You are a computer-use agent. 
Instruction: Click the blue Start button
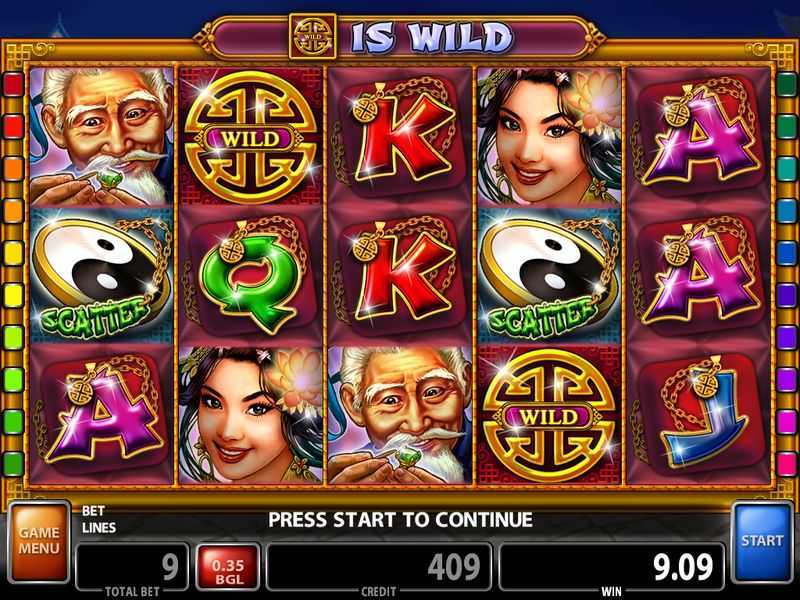[762, 541]
